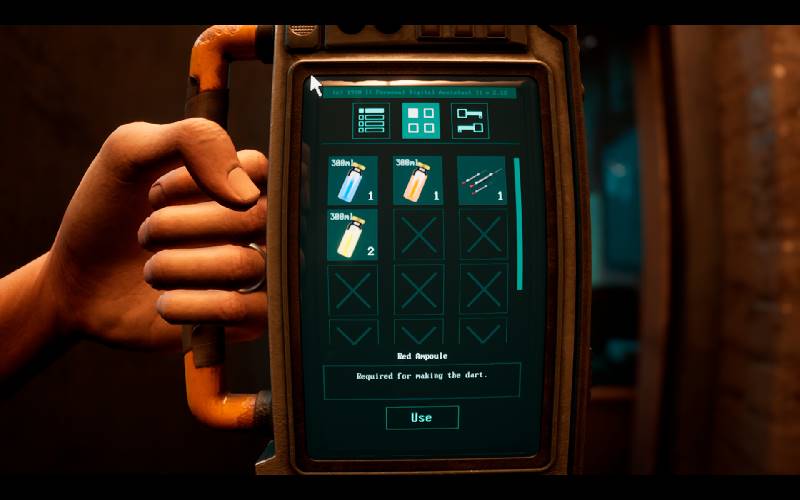Choose the darts item slot
800x500 pixels.
[x=482, y=180]
